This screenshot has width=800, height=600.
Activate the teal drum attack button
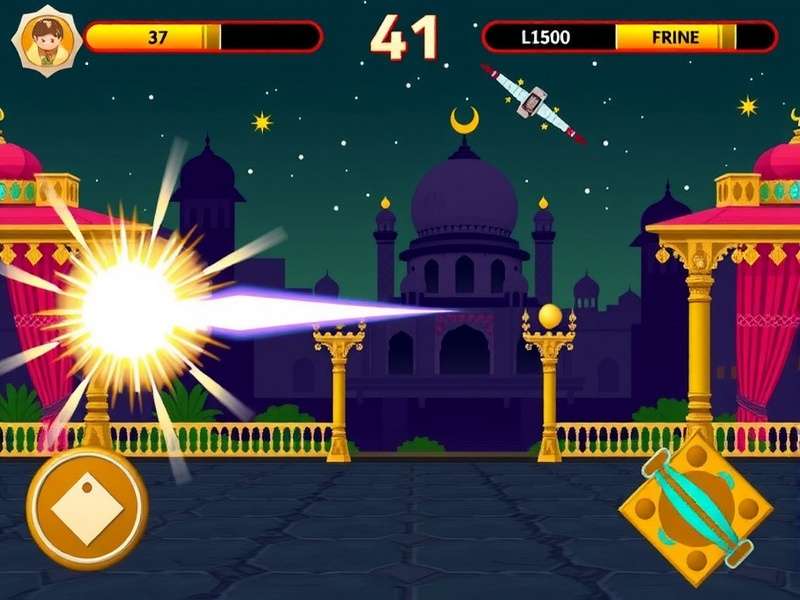696,508
